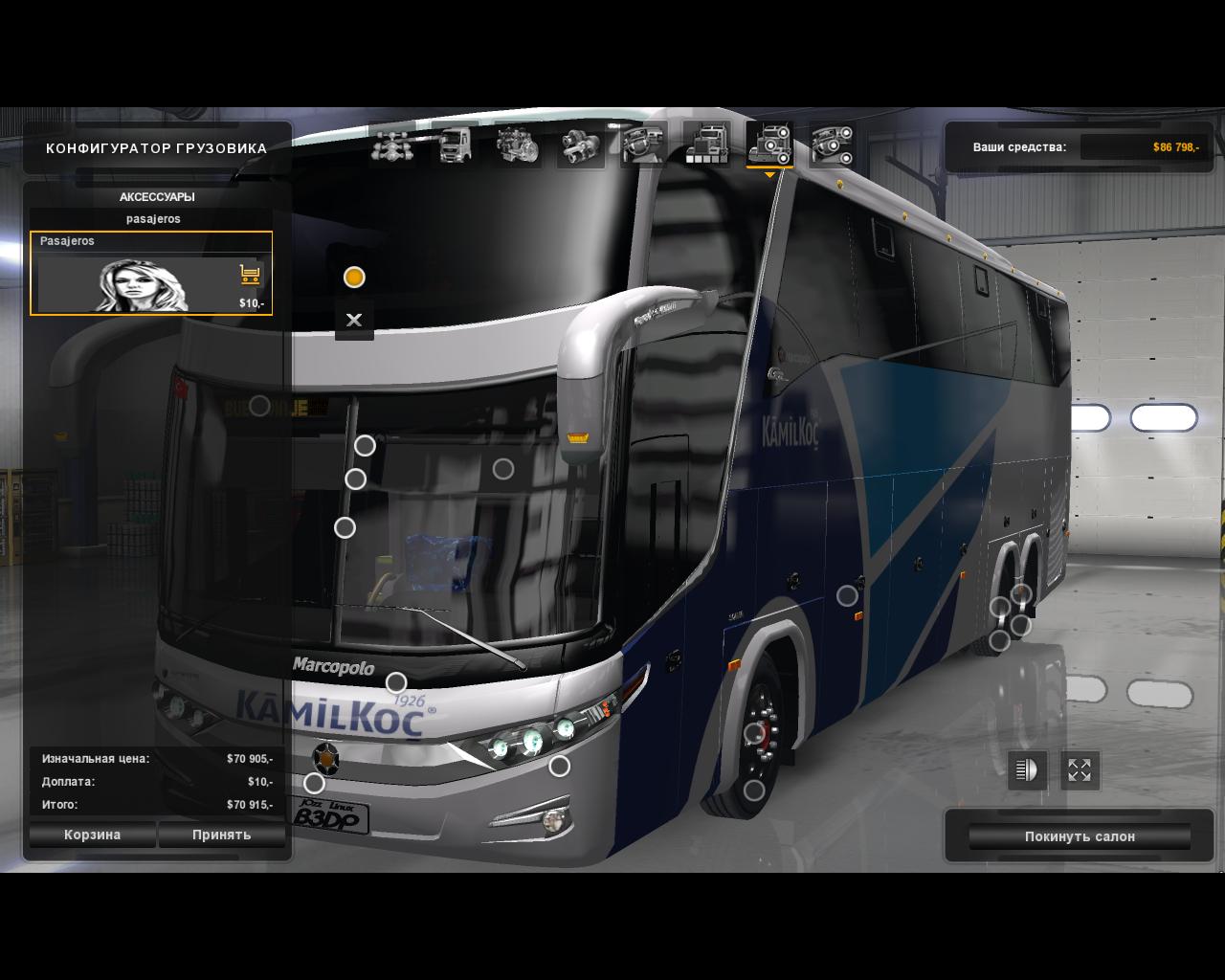Activate the fullscreen arrows view button
Image resolution: width=1225 pixels, height=980 pixels.
pos(1080,770)
